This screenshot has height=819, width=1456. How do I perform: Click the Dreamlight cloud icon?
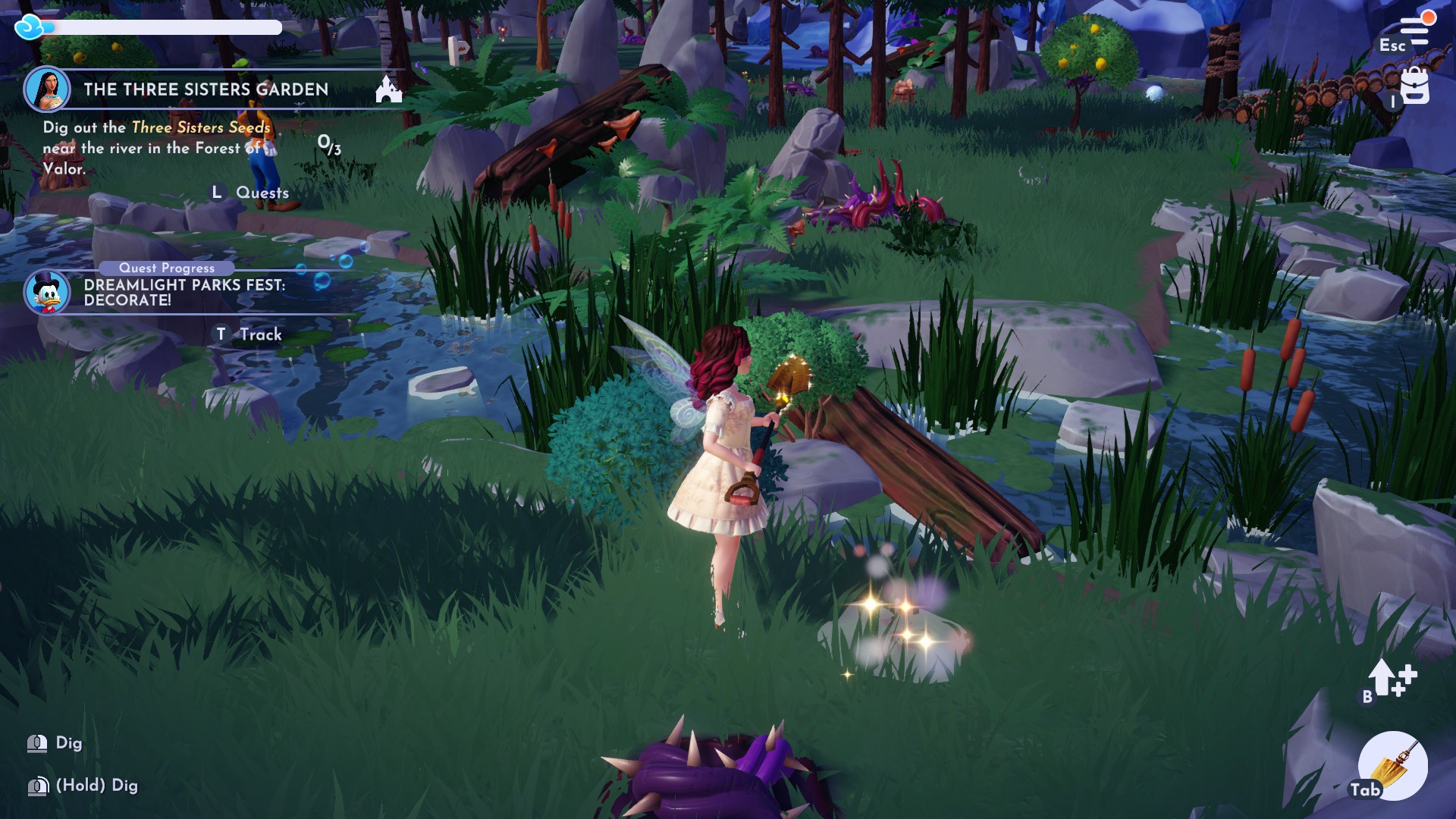pyautogui.click(x=29, y=27)
